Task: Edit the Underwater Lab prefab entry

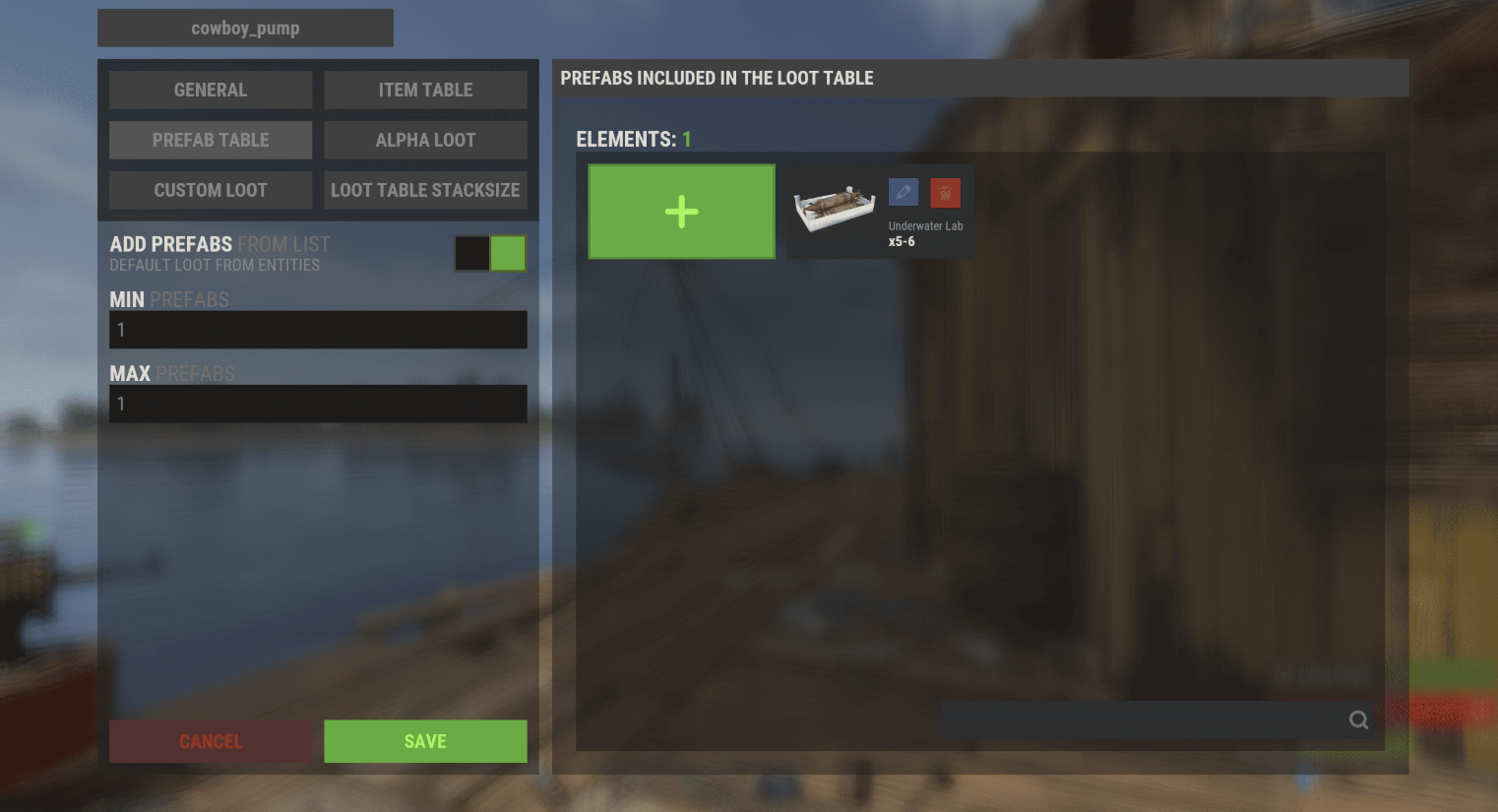Action: point(904,192)
